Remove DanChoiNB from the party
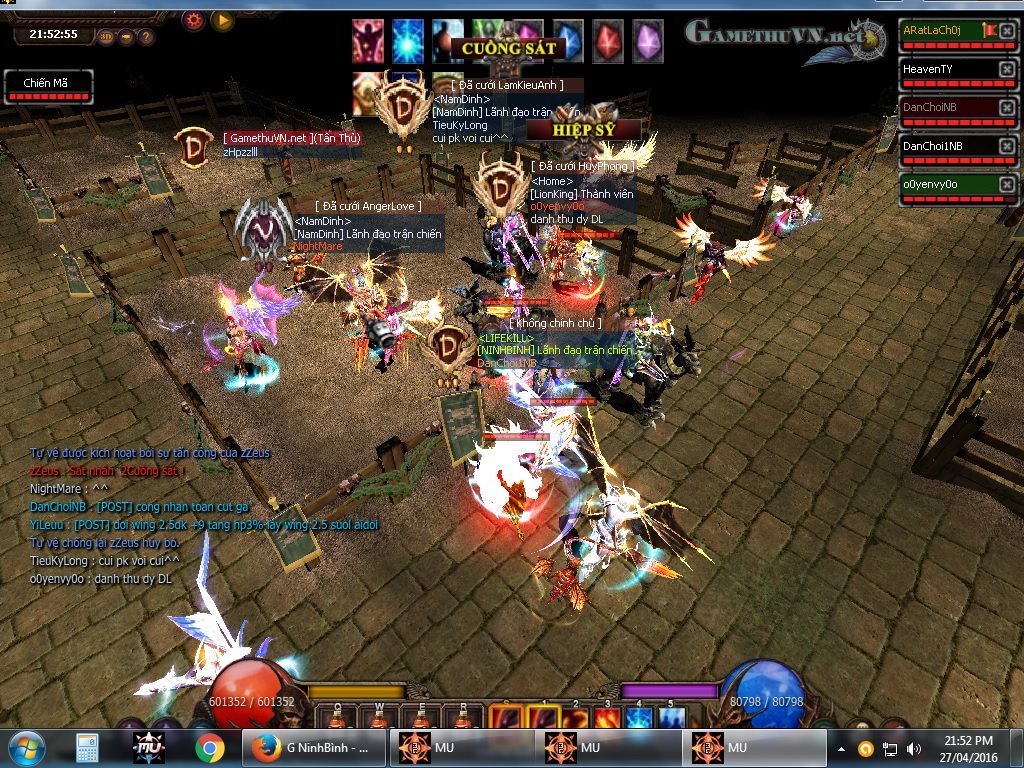Screen dimensions: 1024x768 tap(1007, 108)
